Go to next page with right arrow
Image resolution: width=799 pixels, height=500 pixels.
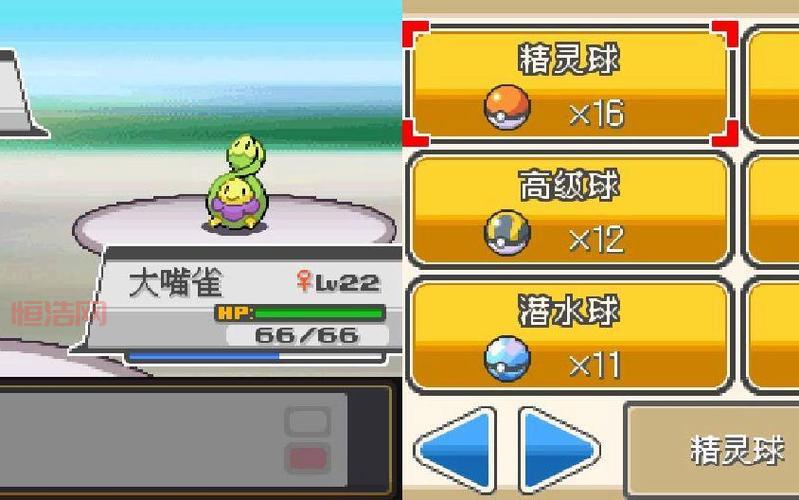tap(559, 449)
